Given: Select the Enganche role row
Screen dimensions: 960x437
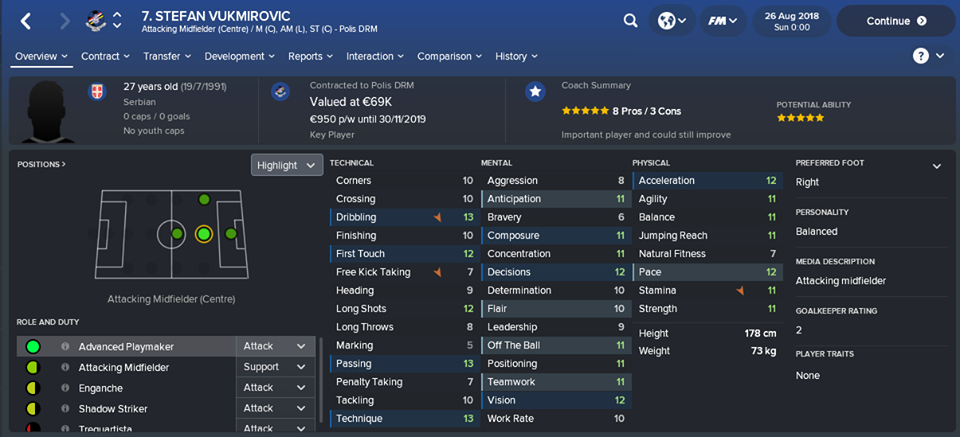Looking at the screenshot, I should pyautogui.click(x=101, y=388).
